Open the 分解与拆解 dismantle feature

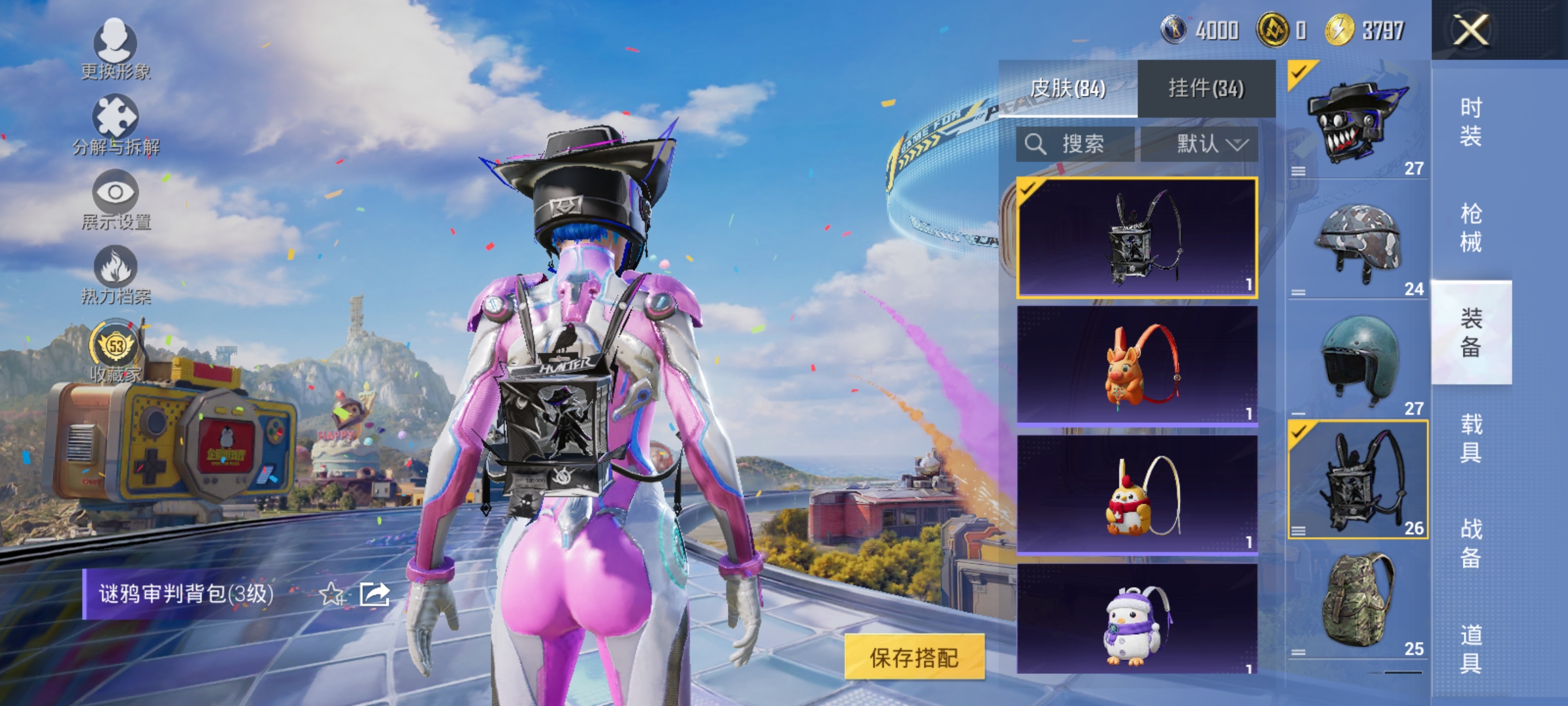pos(114,127)
